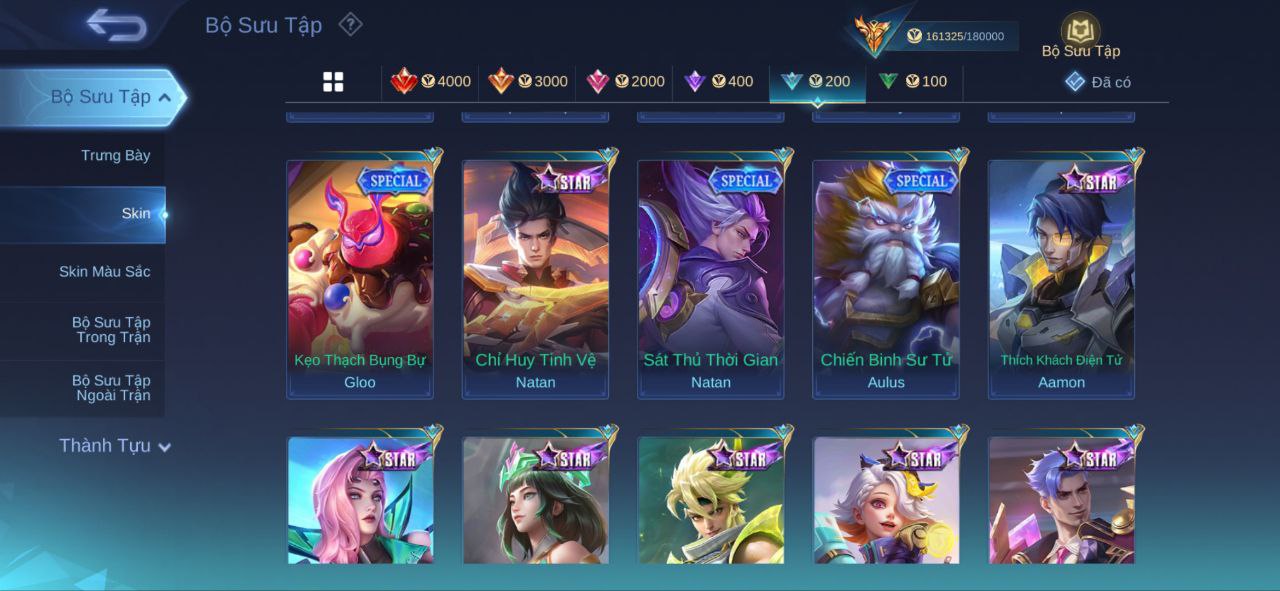The width and height of the screenshot is (1280, 591).
Task: Filter by the 3000 point tier
Action: [528, 82]
